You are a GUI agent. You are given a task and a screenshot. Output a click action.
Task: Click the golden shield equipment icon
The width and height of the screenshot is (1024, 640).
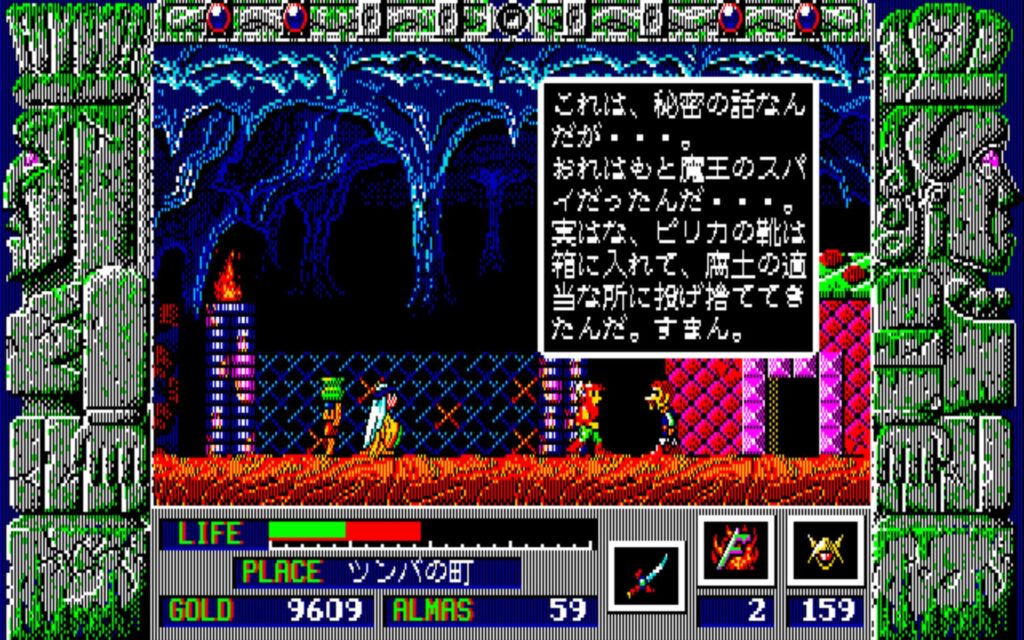pos(825,552)
